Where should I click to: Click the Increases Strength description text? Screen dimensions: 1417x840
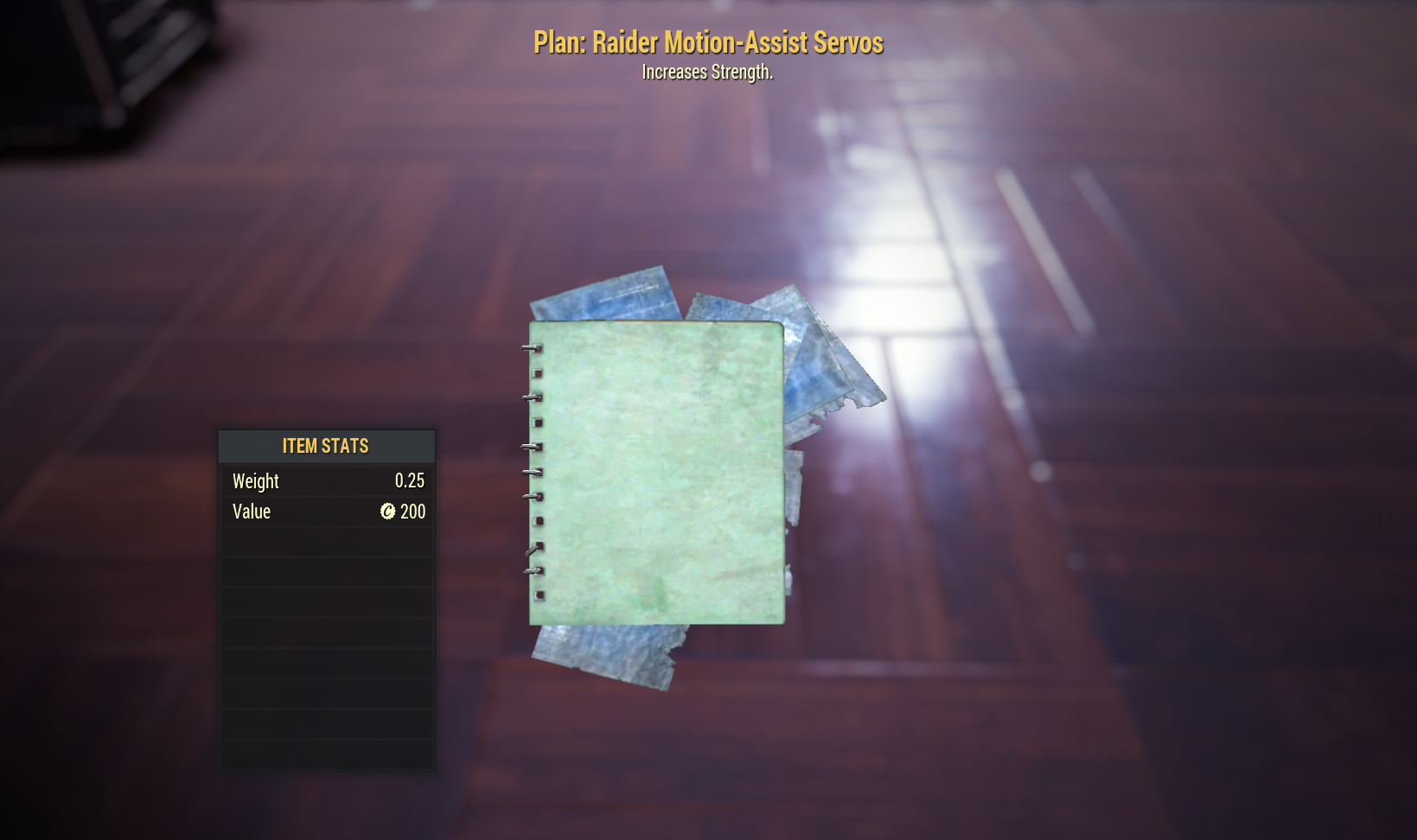tap(708, 73)
